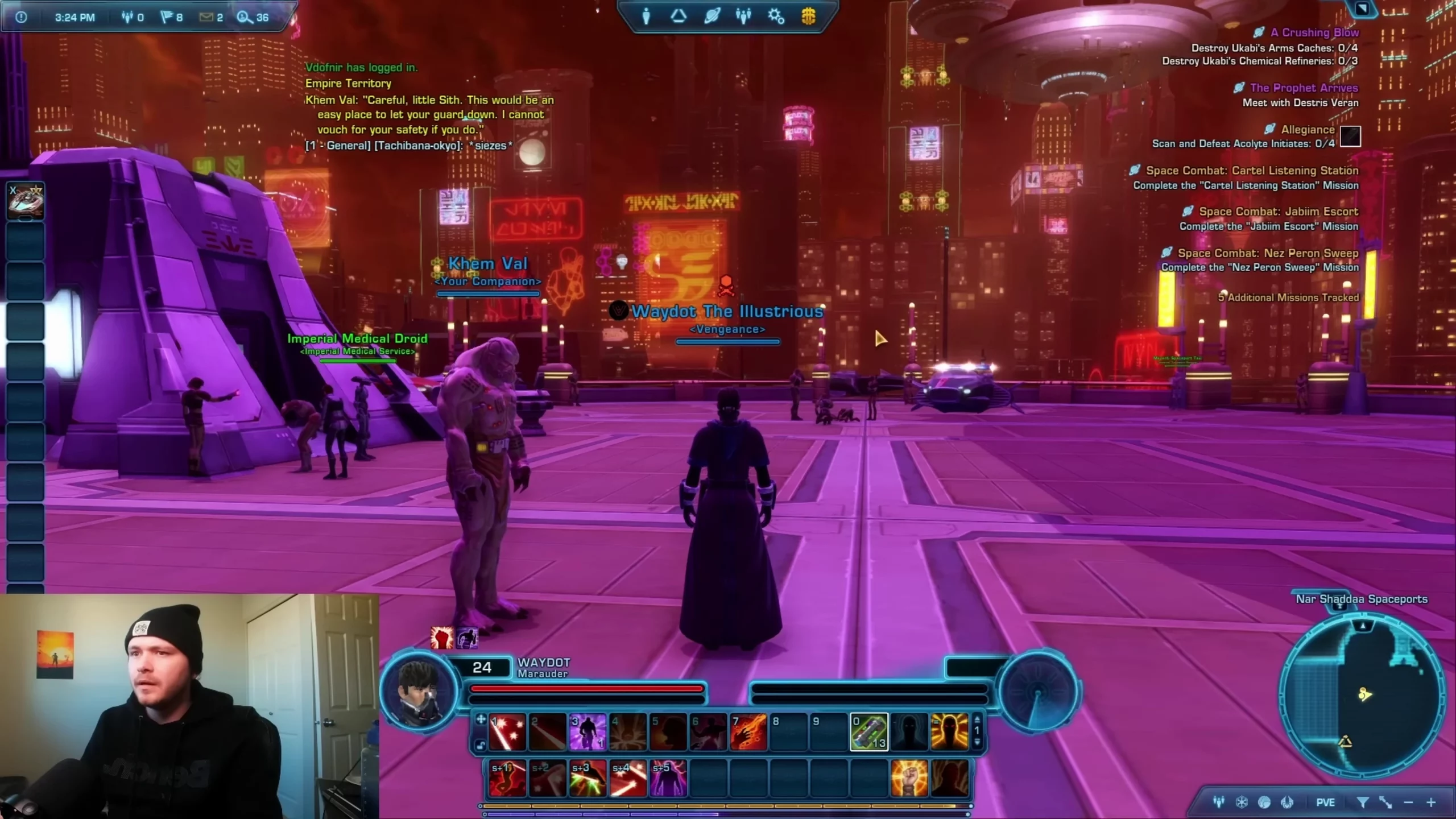
Task: Activate the lightsaber strike ability in slot 1
Action: pos(507,731)
